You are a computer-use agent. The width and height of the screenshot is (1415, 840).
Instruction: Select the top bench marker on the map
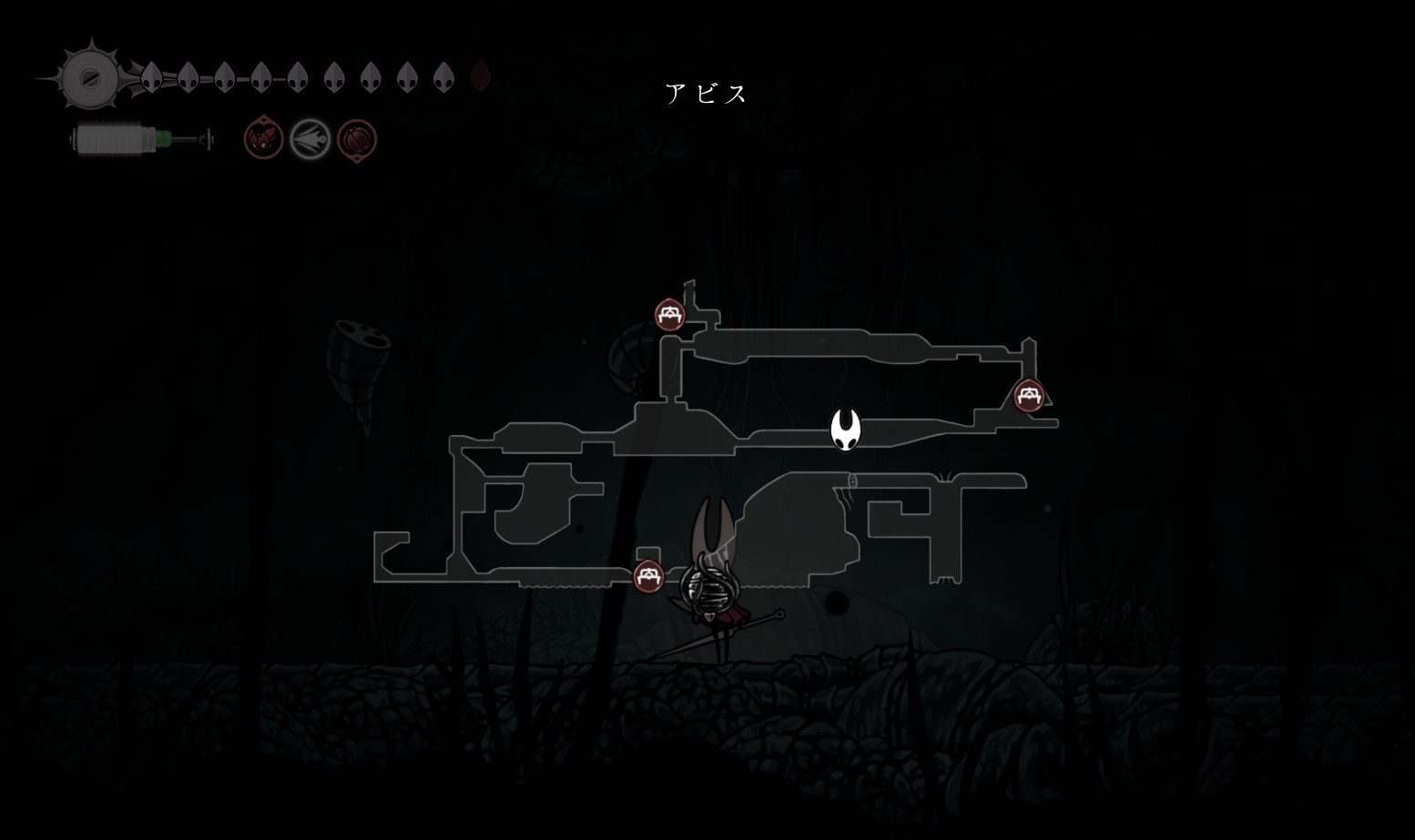click(670, 315)
